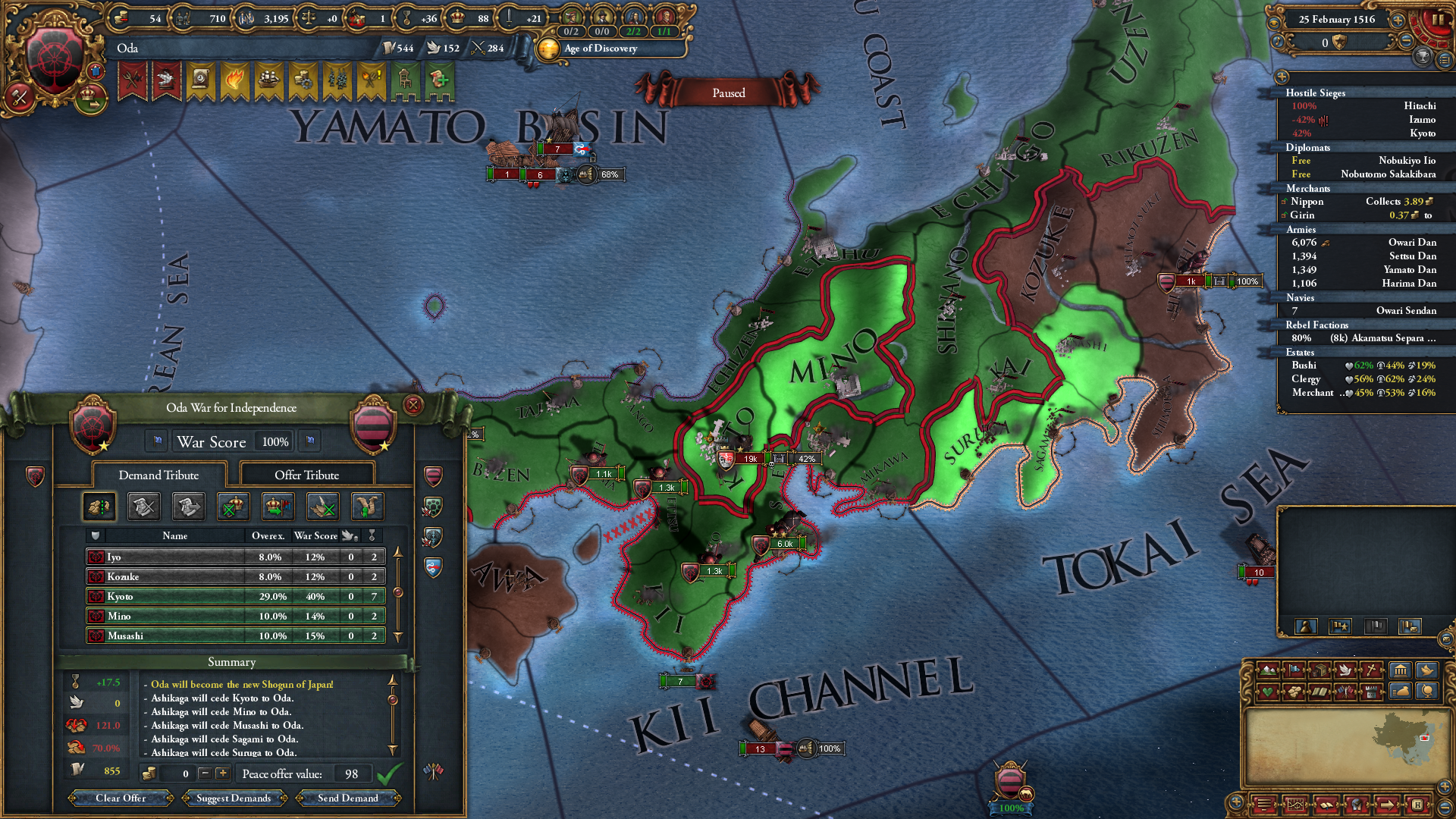Click the Send Demand button
The height and width of the screenshot is (819, 1456).
(348, 798)
